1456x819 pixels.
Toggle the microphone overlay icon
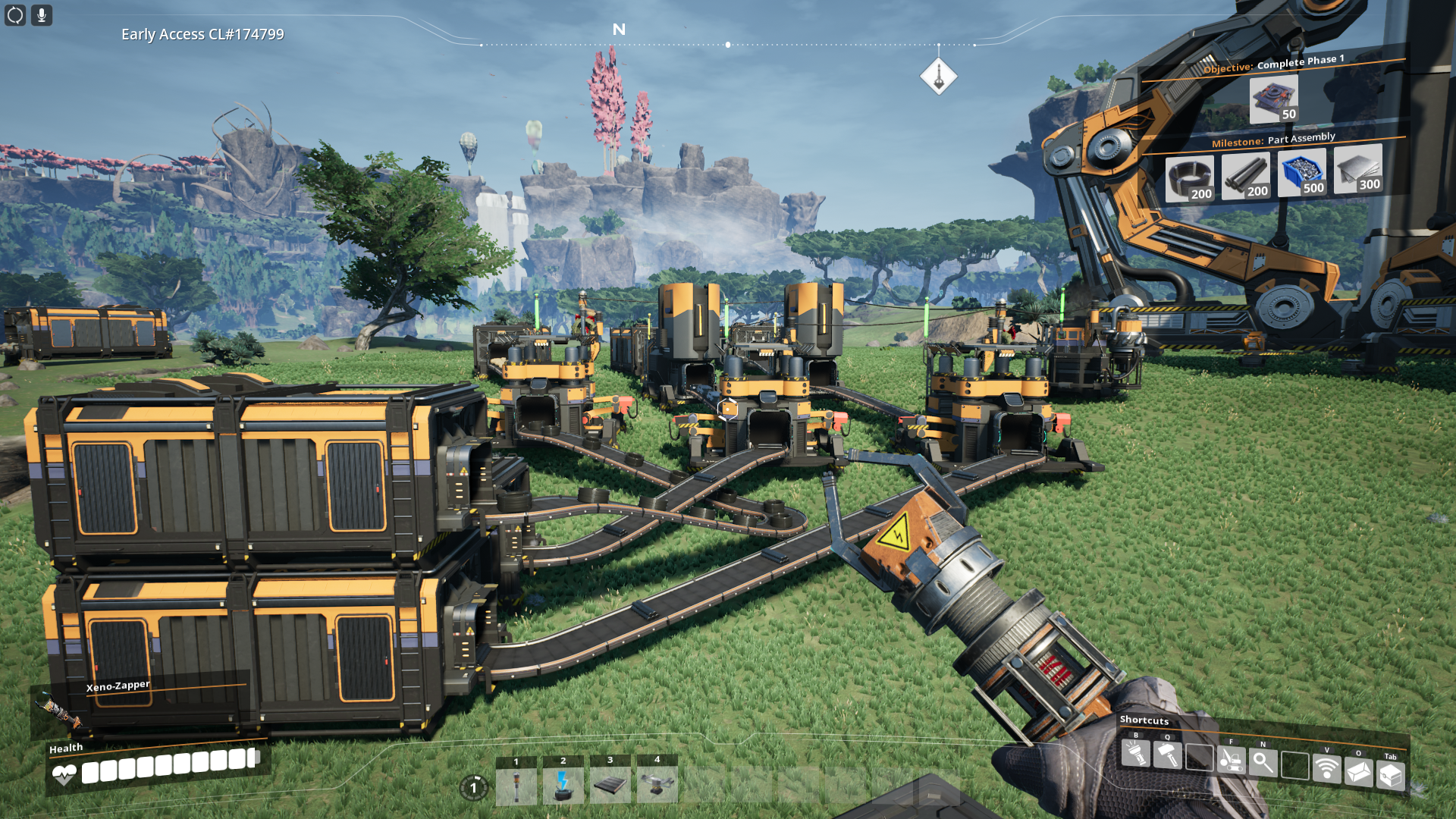click(42, 15)
